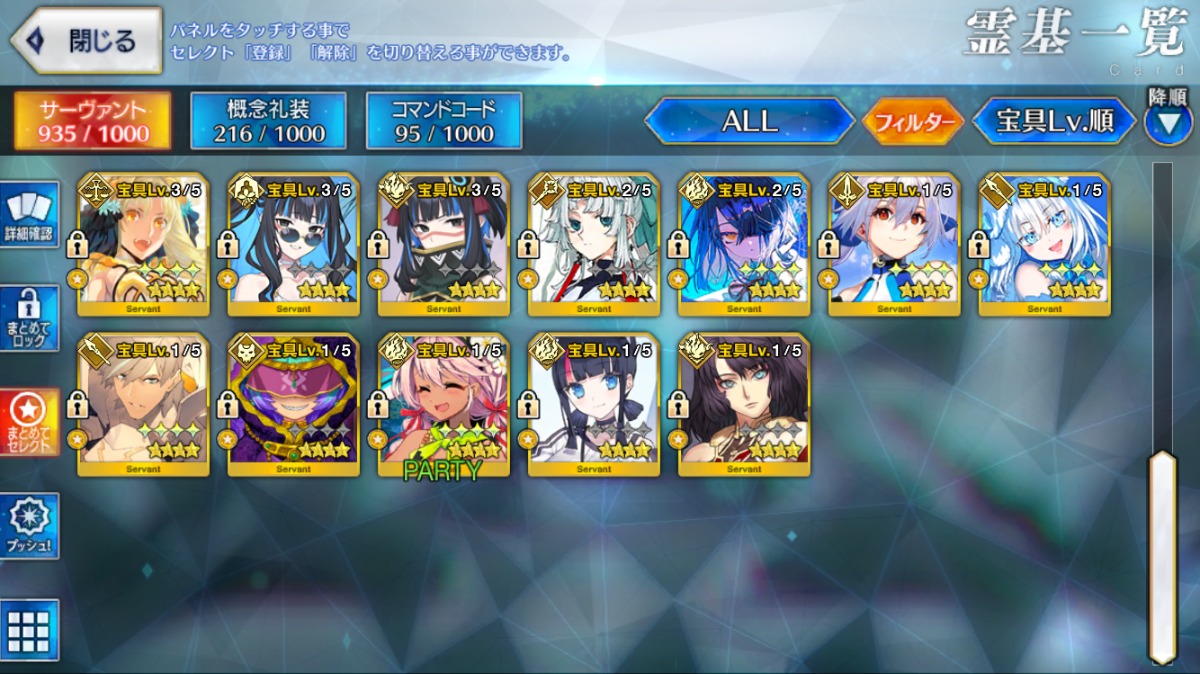The width and height of the screenshot is (1200, 674).
Task: Open the フィルター options
Action: pyautogui.click(x=912, y=123)
